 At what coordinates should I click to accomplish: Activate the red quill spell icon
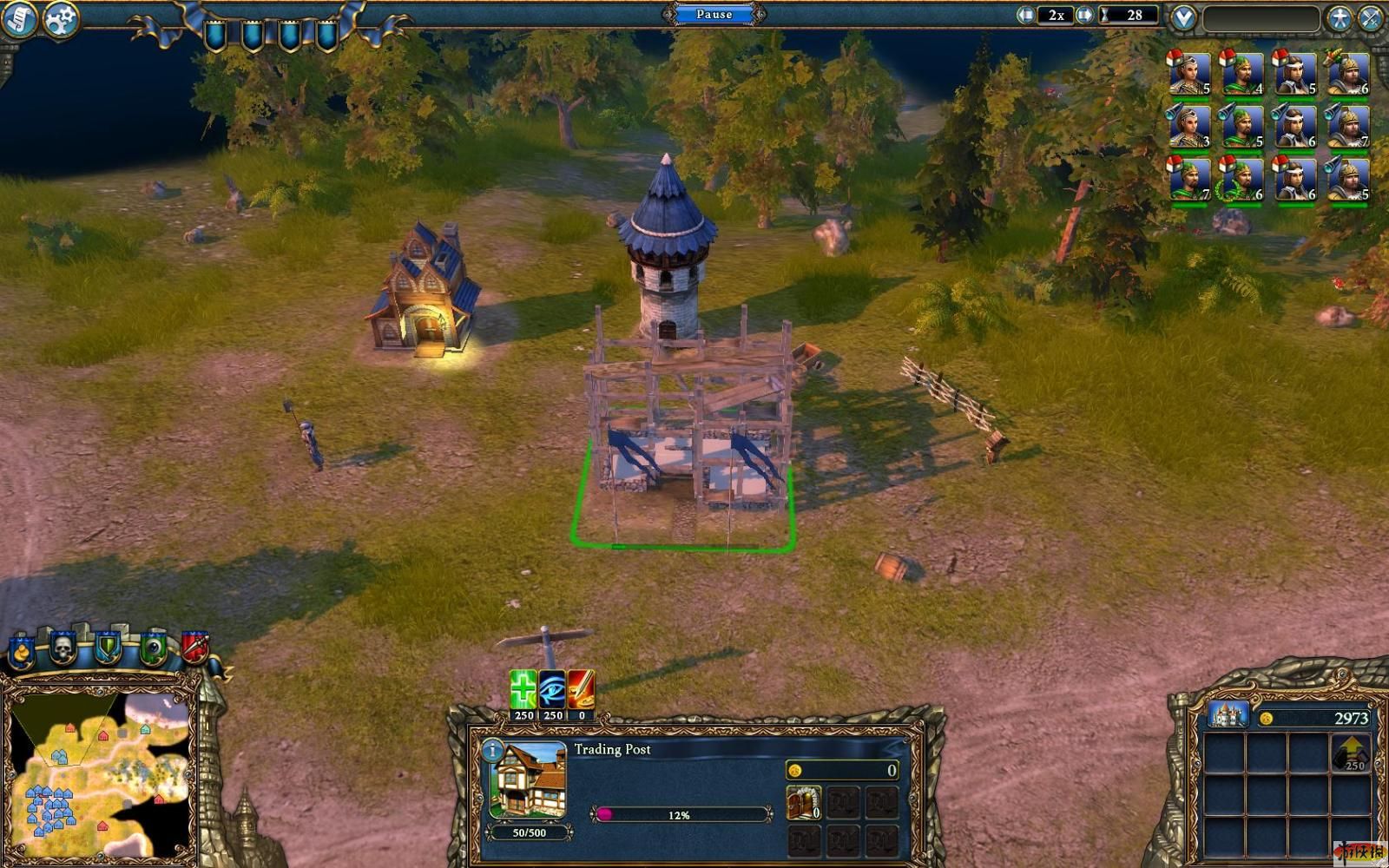tap(581, 690)
